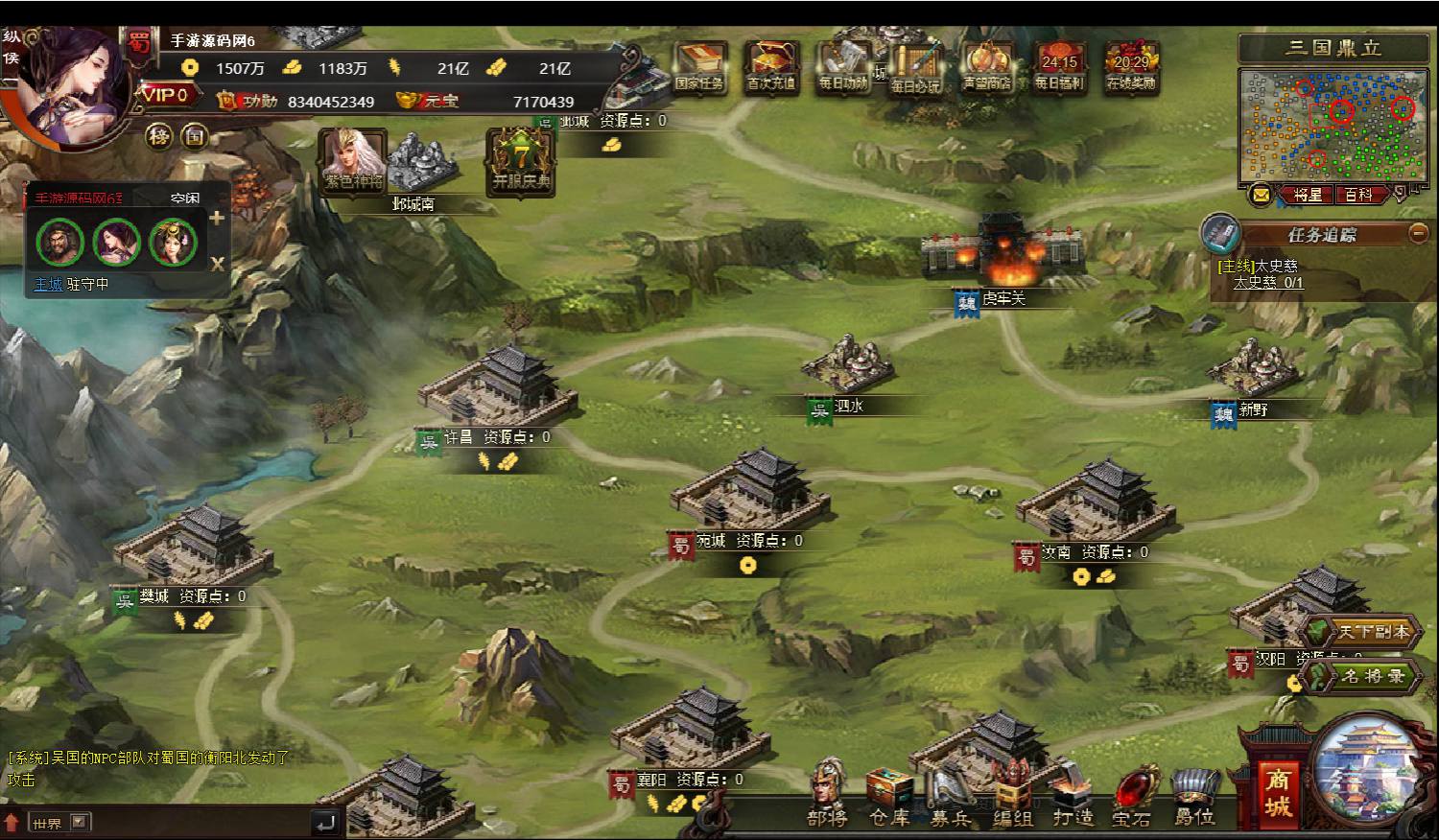Follow the 太史慈 0/1 quest link
This screenshot has height=840, width=1439.
[x=1267, y=283]
